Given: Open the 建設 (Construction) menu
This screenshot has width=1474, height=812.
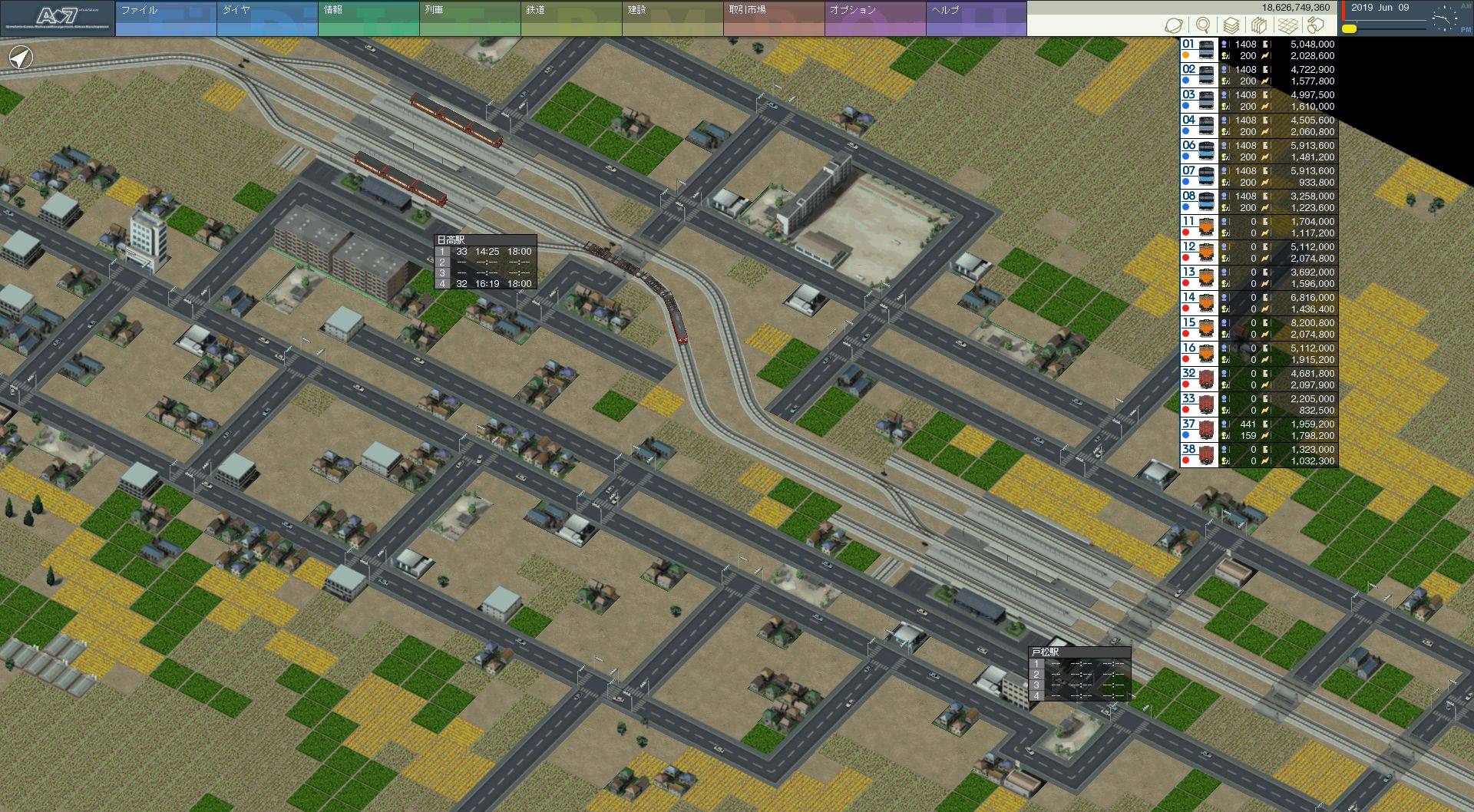Looking at the screenshot, I should click(672, 18).
